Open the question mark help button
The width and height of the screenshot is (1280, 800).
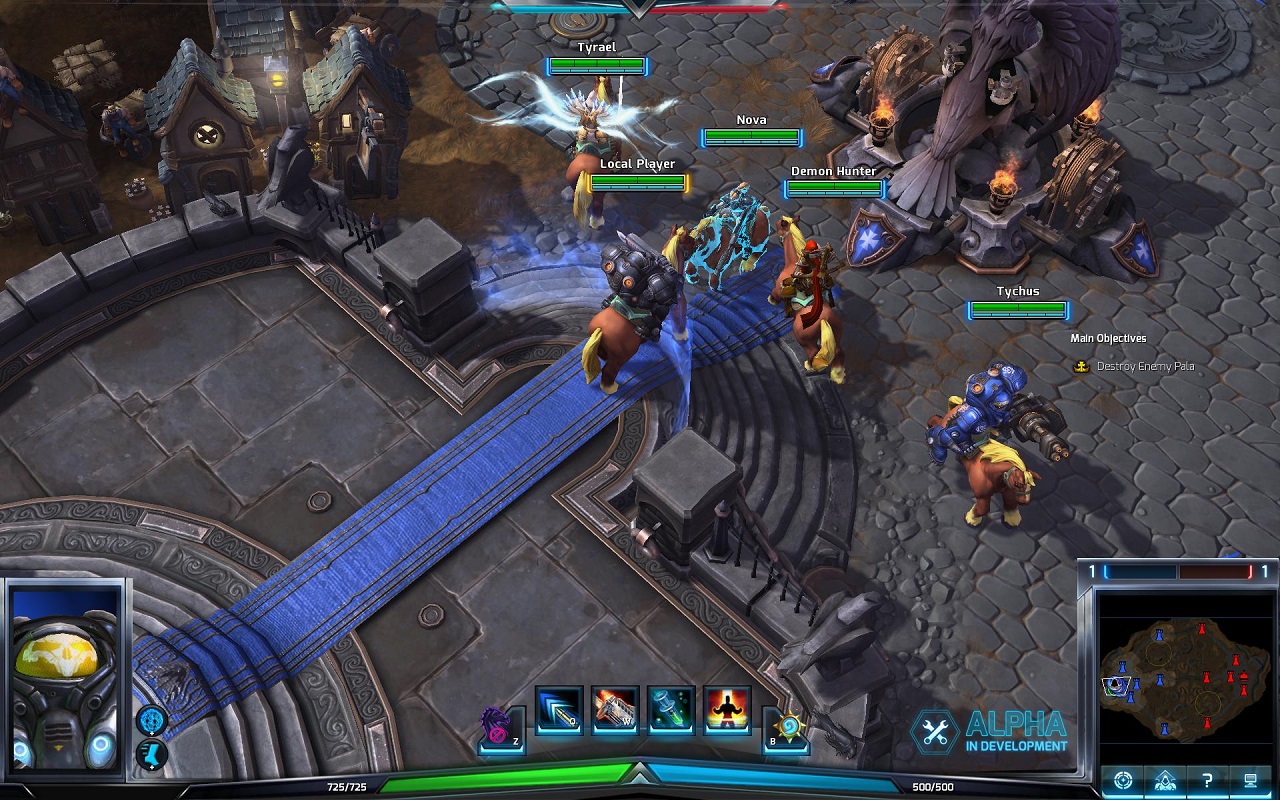[1208, 781]
